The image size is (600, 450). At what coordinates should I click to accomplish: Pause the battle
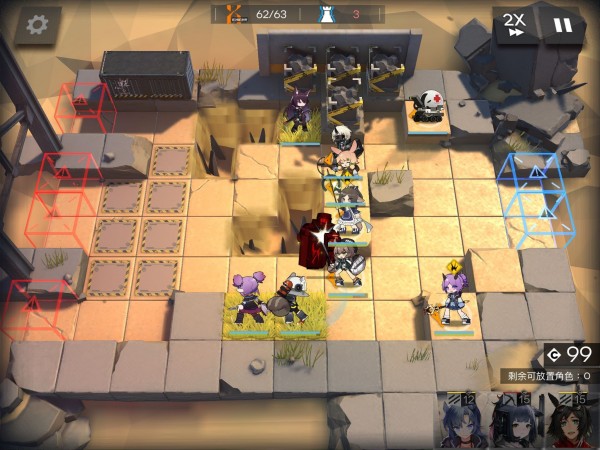[x=564, y=24]
